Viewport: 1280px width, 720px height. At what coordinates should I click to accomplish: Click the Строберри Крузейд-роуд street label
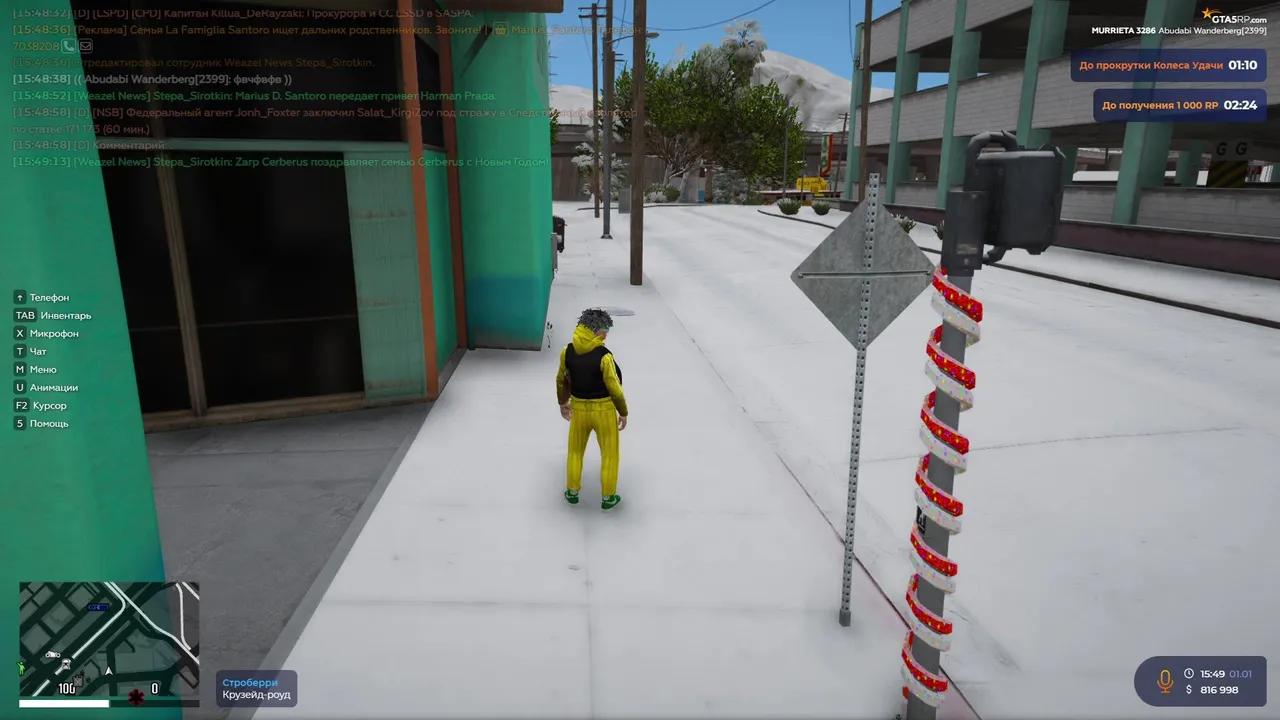255,688
